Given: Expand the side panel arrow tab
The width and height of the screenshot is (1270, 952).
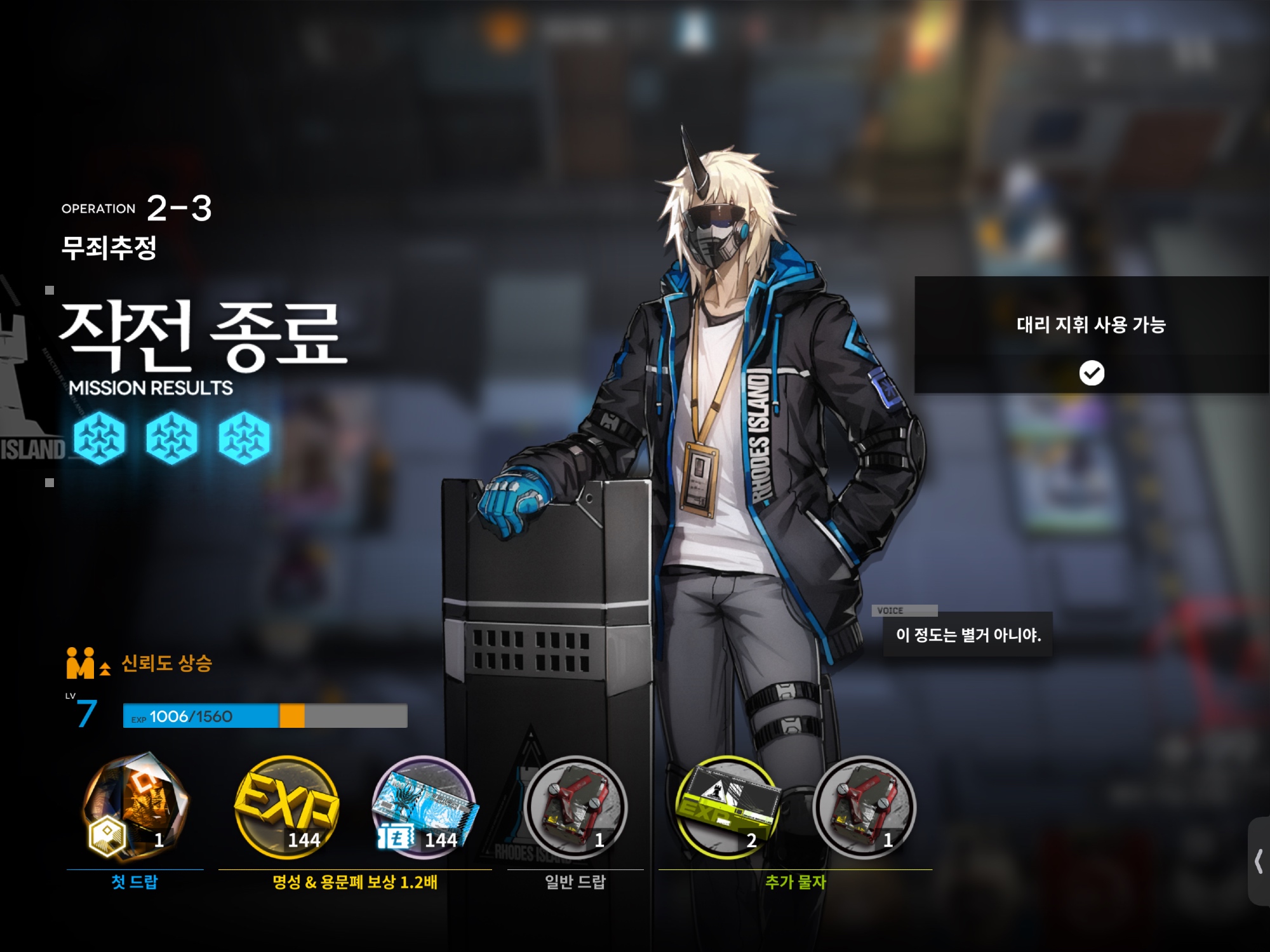Looking at the screenshot, I should pyautogui.click(x=1258, y=862).
